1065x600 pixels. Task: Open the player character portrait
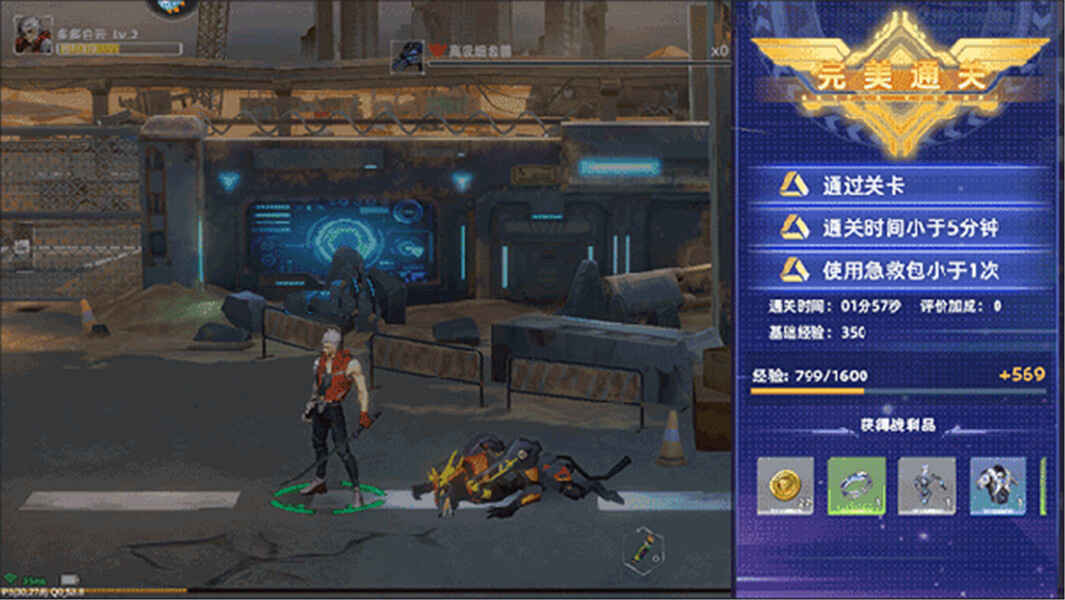[x=33, y=36]
